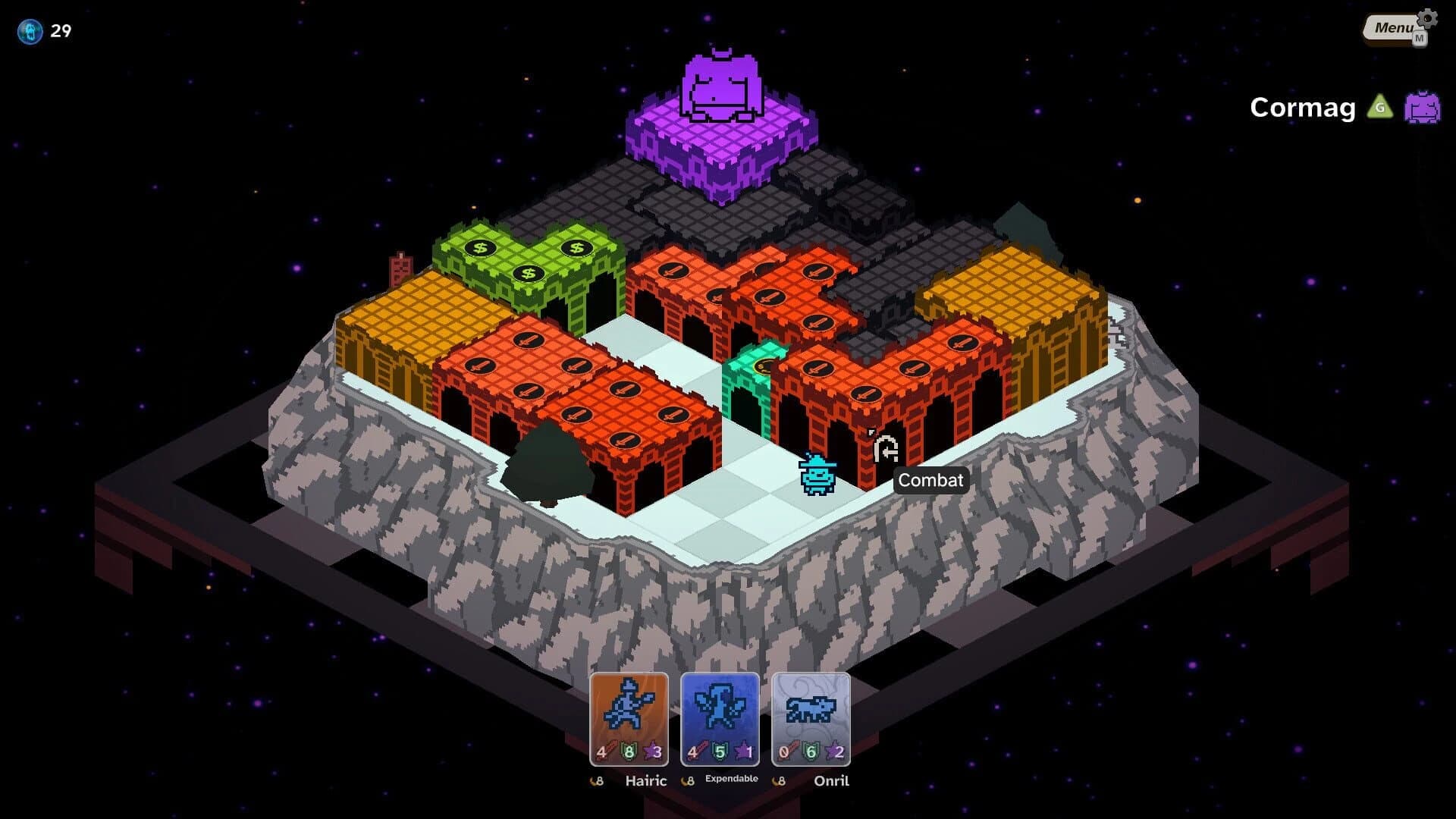Screen dimensions: 1456x819
Task: Click the cooldown icon beside Onril's name
Action: [x=779, y=780]
